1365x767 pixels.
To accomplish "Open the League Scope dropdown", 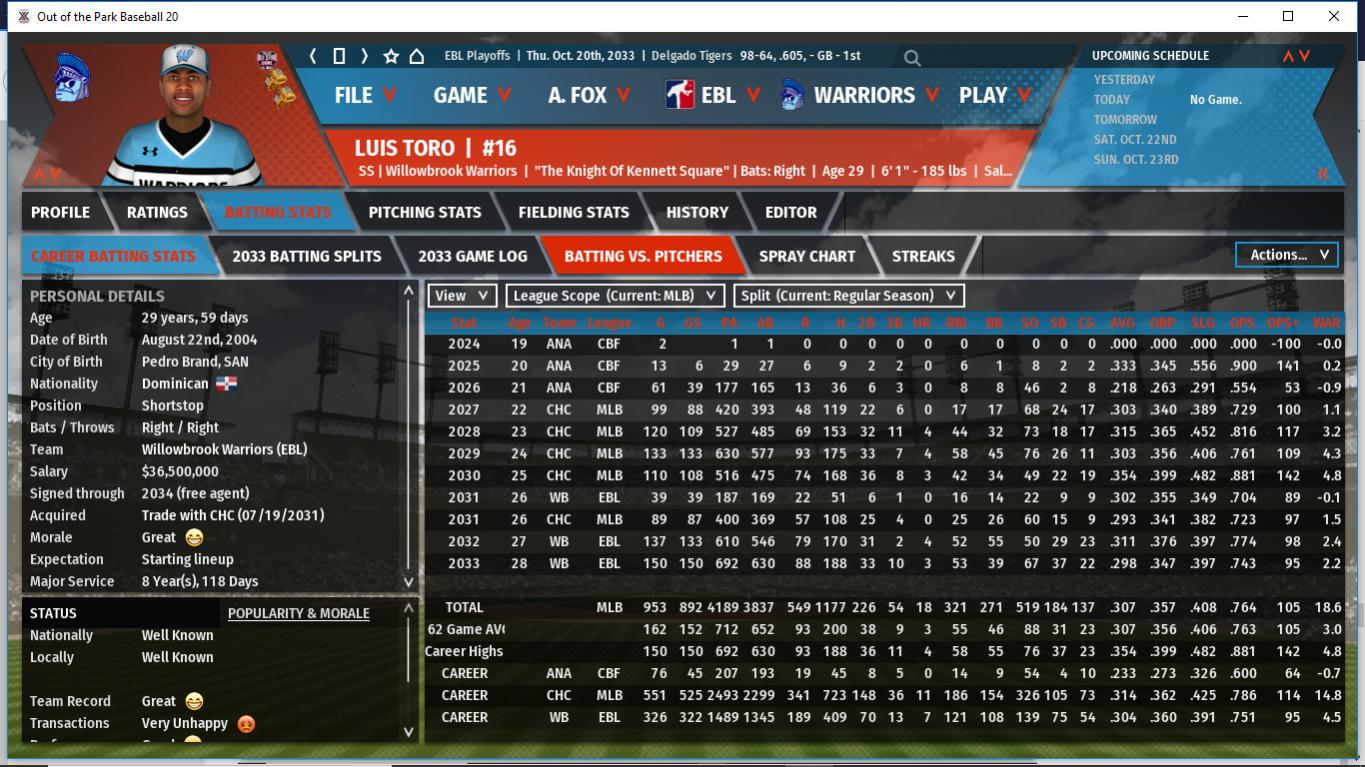I will (615, 296).
